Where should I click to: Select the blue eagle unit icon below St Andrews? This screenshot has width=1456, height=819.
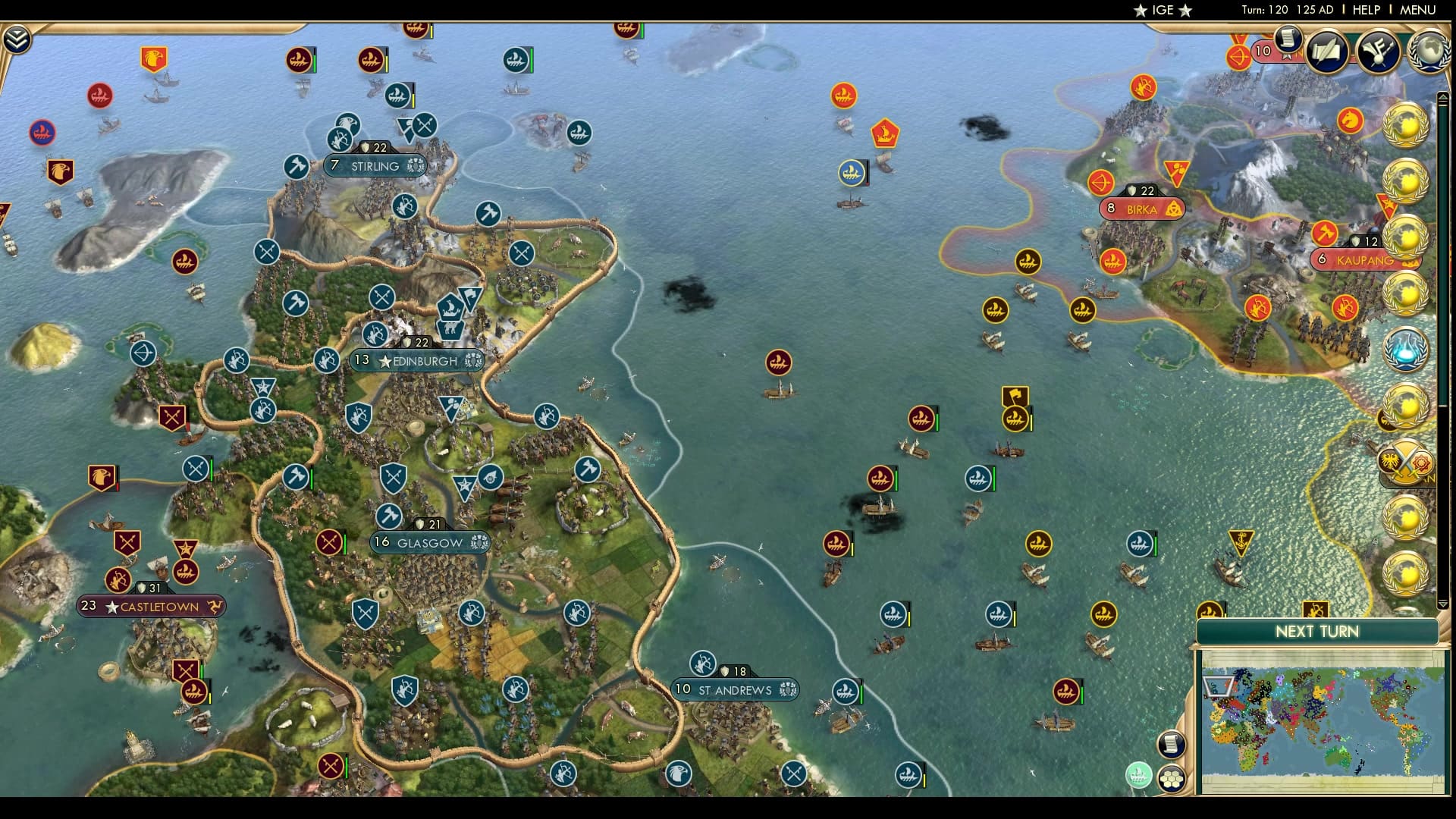click(679, 776)
